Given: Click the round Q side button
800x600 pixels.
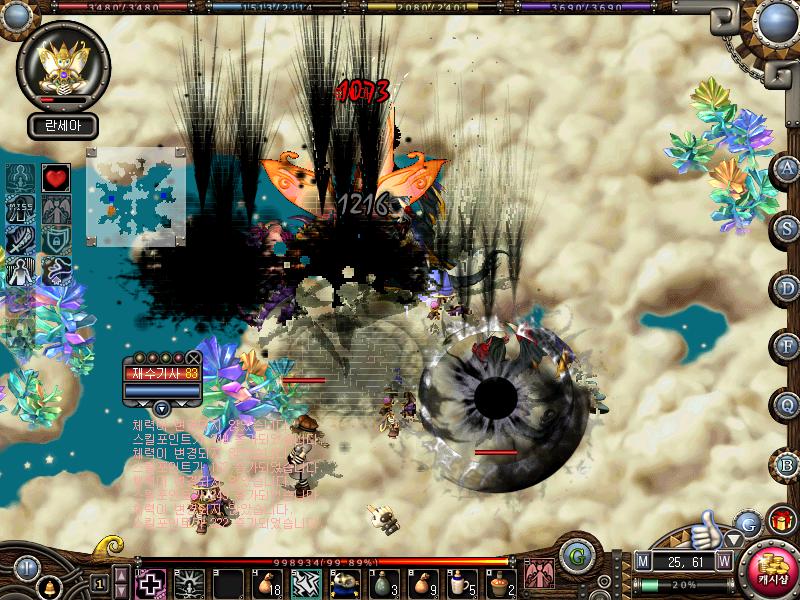Looking at the screenshot, I should [787, 405].
